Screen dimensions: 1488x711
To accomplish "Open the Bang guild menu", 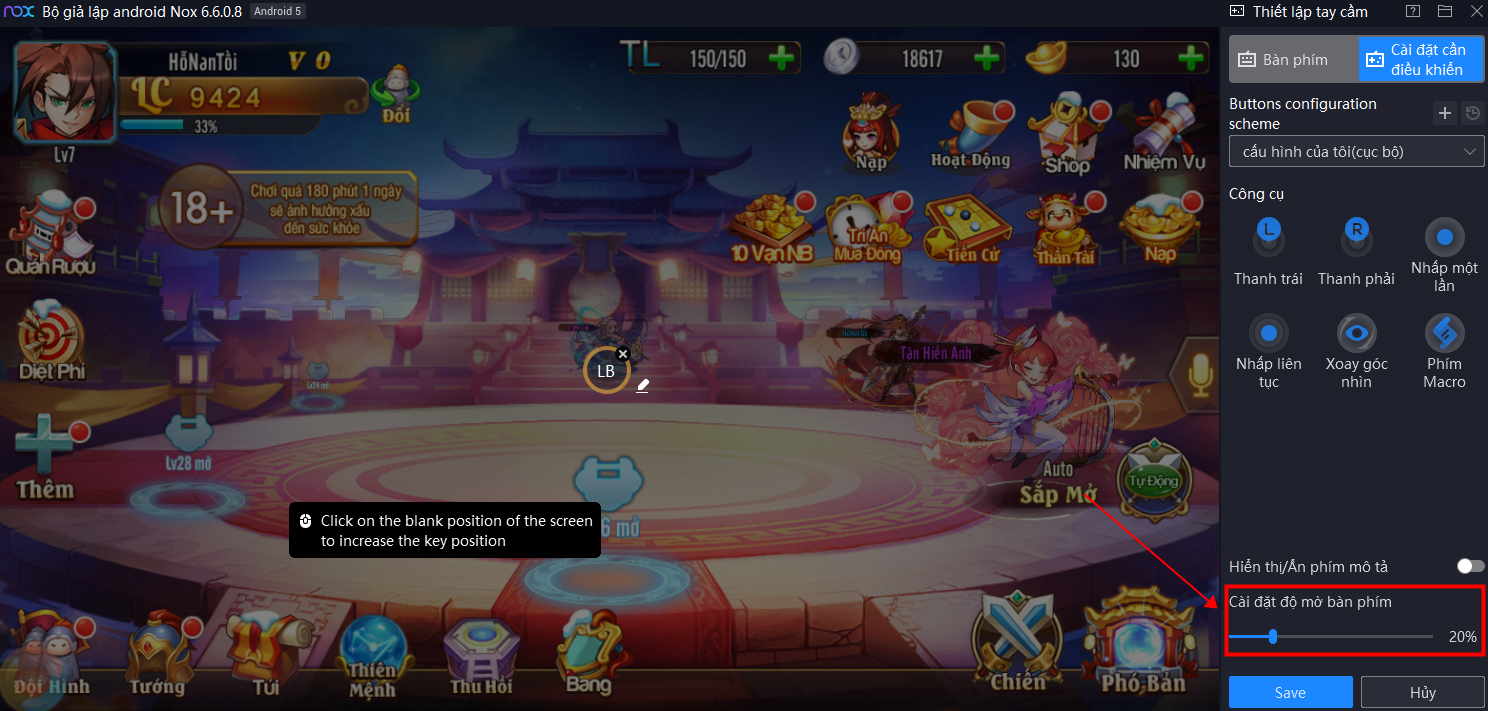I will coord(589,655).
